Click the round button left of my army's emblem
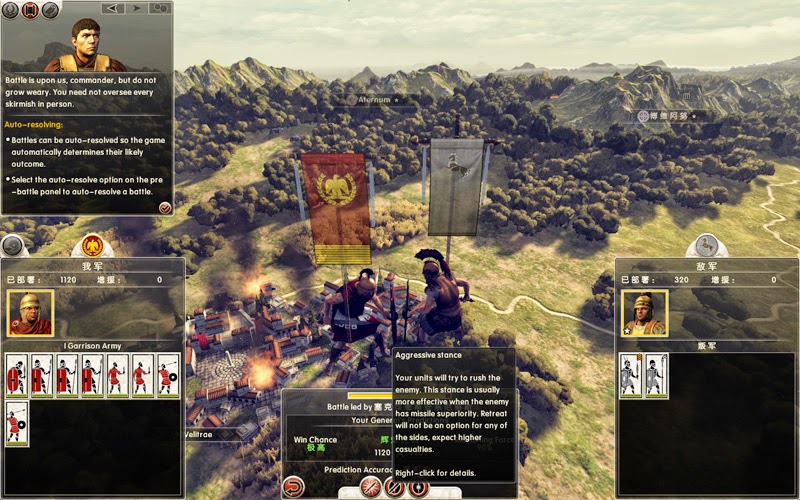The width and height of the screenshot is (800, 500). tap(12, 246)
